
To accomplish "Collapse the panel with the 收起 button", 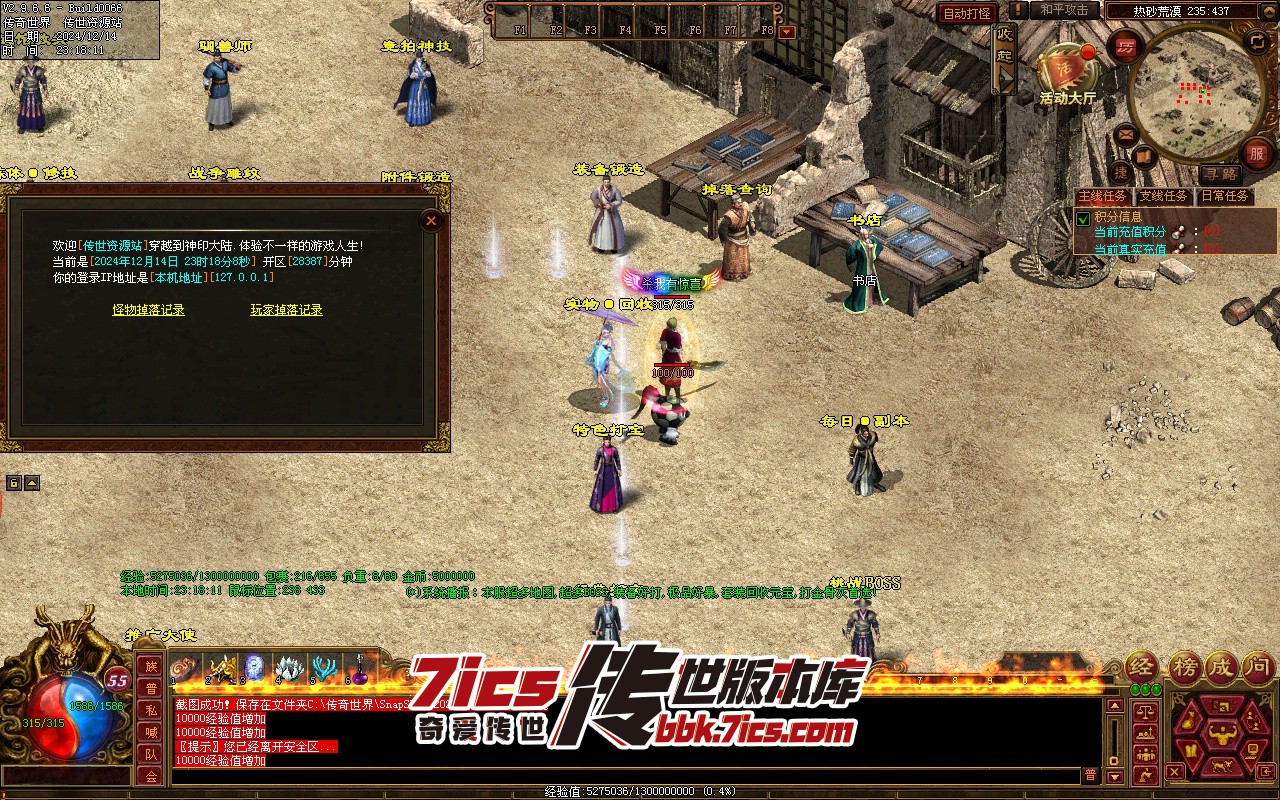I will pos(1004,58).
